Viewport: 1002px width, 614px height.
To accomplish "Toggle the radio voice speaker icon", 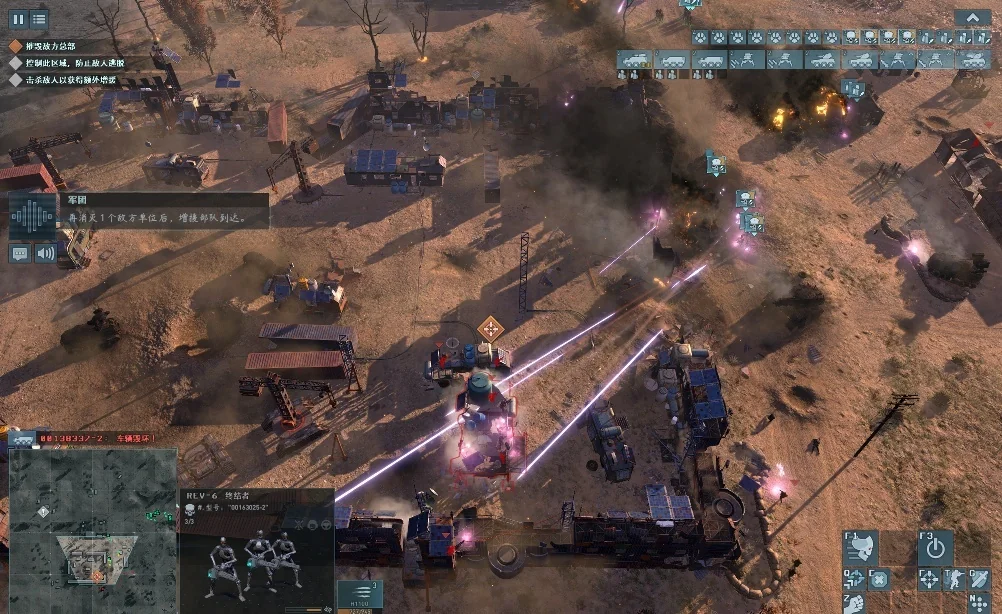I will point(46,253).
